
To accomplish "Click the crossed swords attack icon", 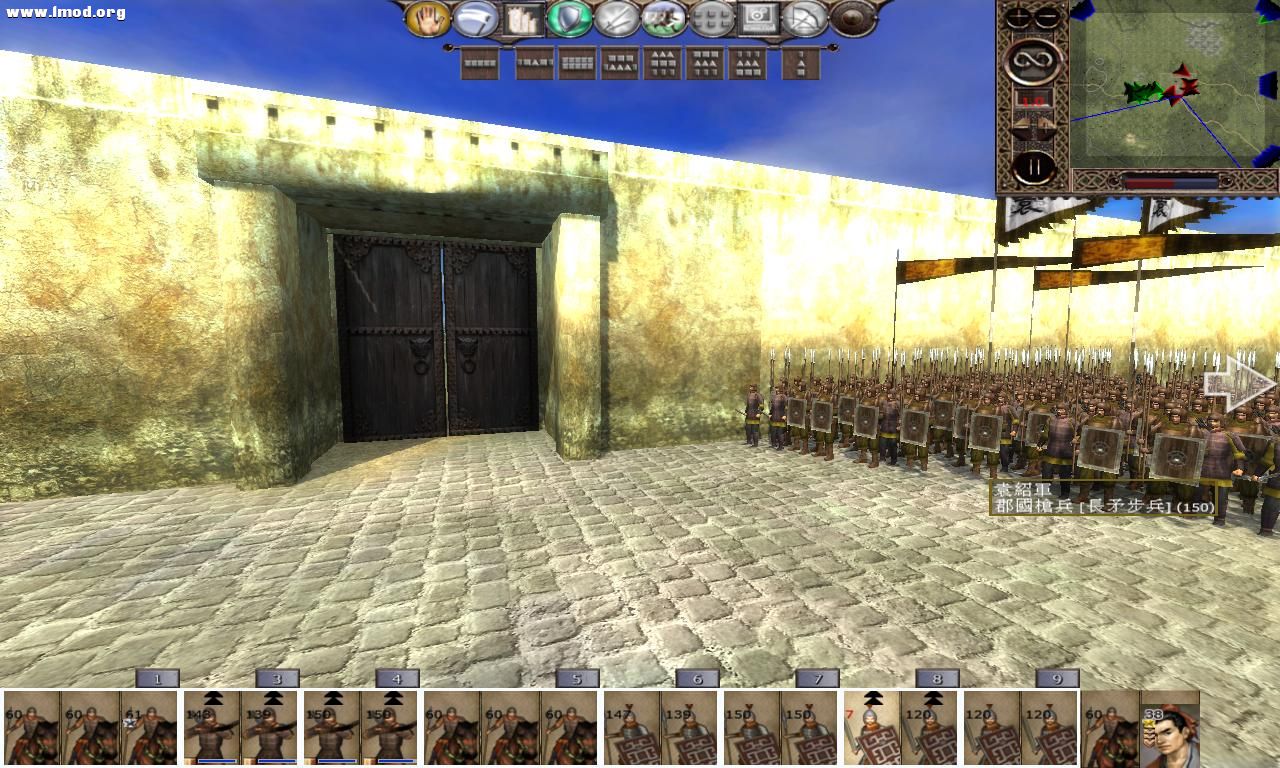I will (615, 20).
